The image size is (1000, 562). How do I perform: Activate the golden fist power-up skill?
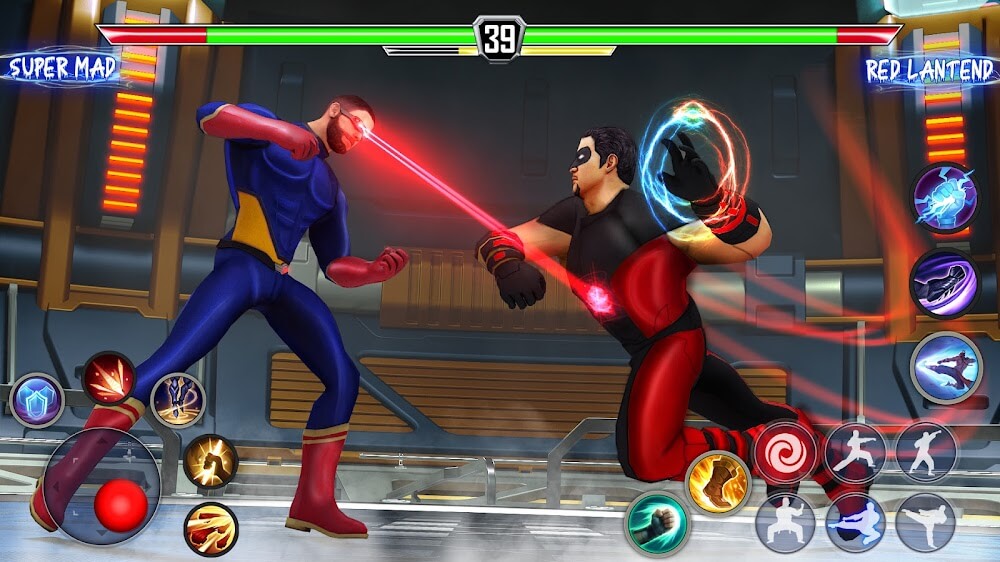pyautogui.click(x=210, y=461)
